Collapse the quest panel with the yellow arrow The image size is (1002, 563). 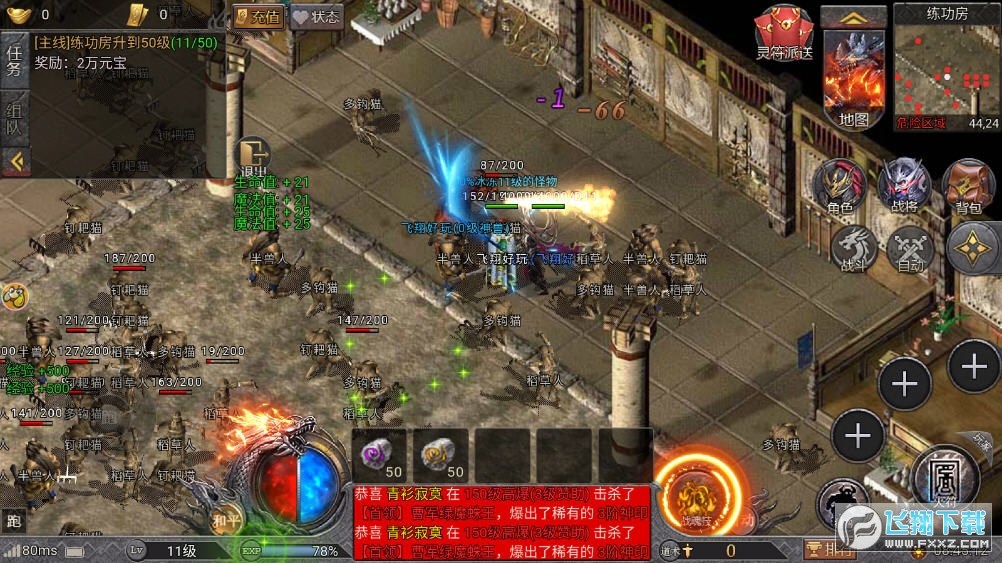coord(14,160)
